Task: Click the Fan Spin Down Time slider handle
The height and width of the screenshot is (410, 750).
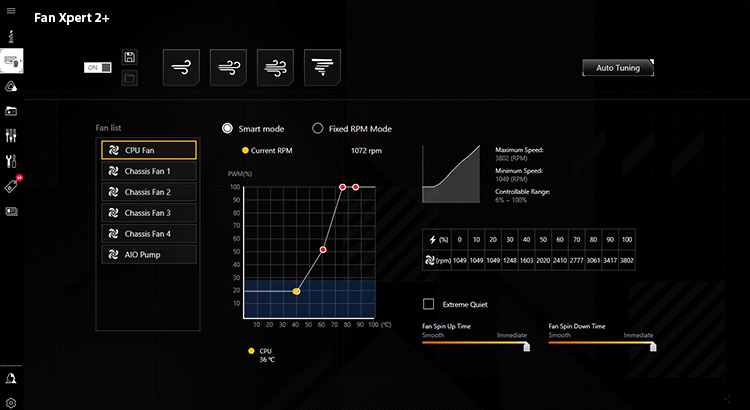Action: tap(652, 346)
